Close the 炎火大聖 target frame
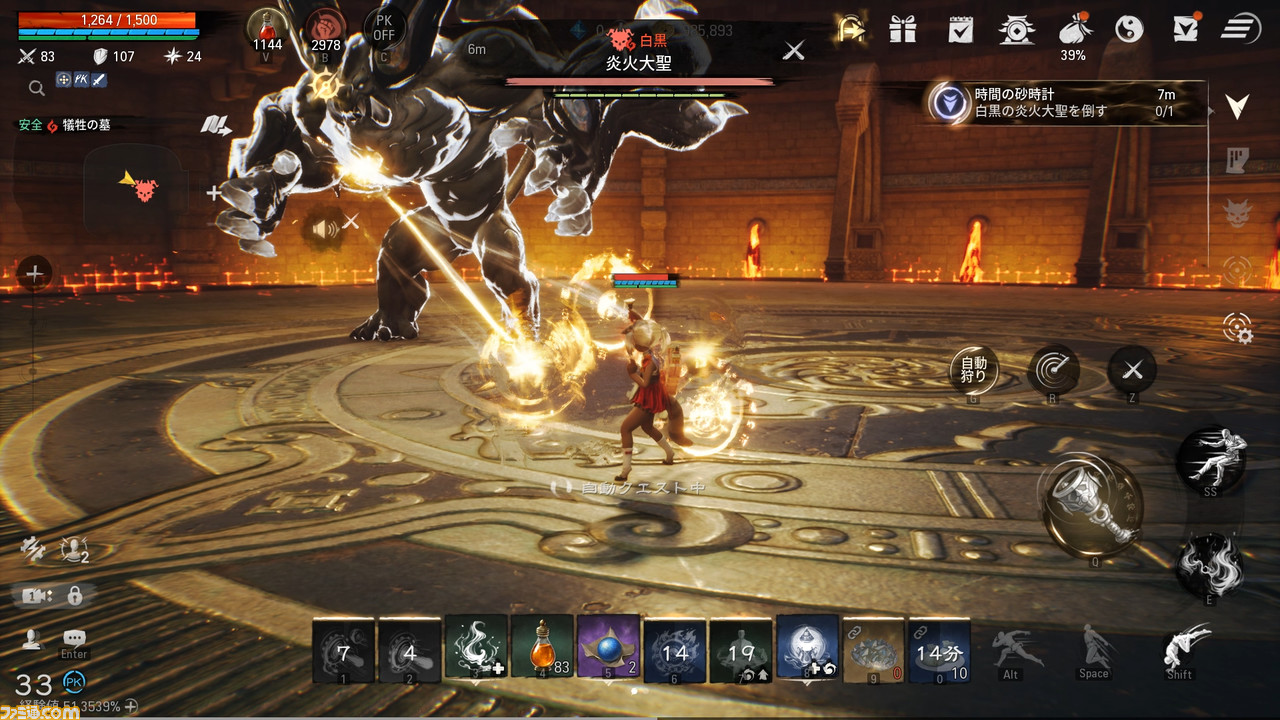Viewport: 1280px width, 720px height. click(x=793, y=50)
